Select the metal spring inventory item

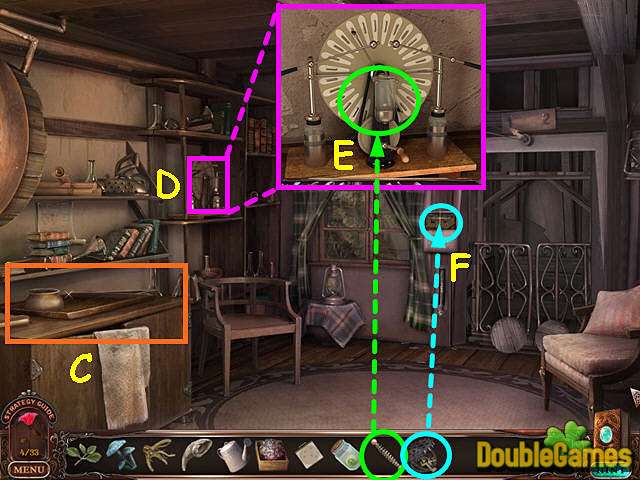tap(383, 456)
